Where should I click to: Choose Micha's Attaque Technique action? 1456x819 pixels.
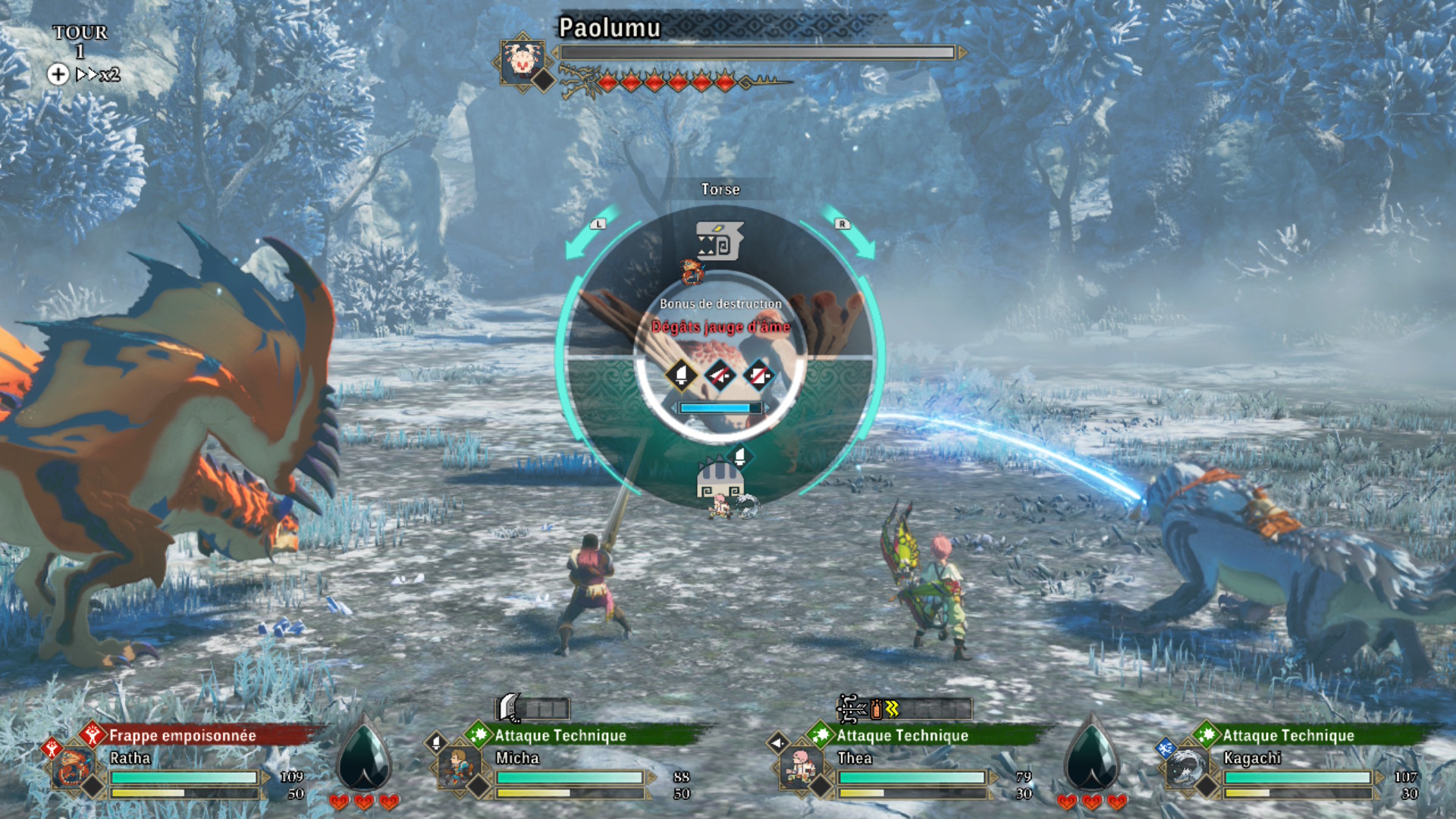tap(560, 735)
